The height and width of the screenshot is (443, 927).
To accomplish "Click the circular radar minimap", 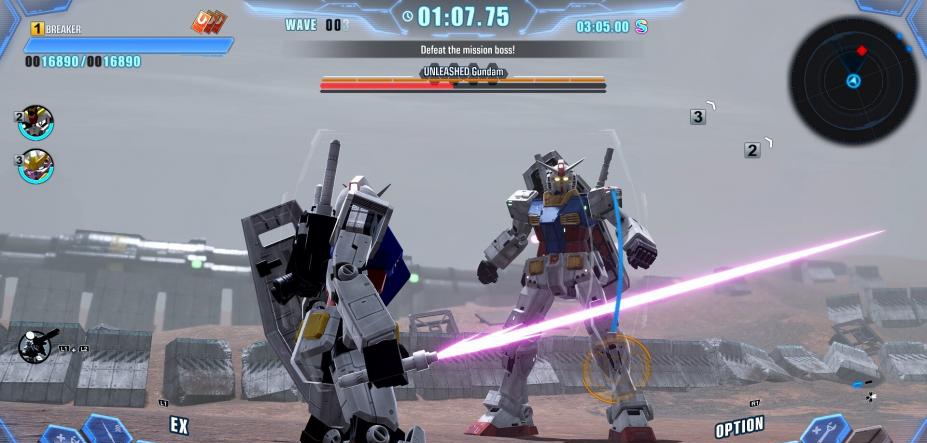I will point(853,80).
